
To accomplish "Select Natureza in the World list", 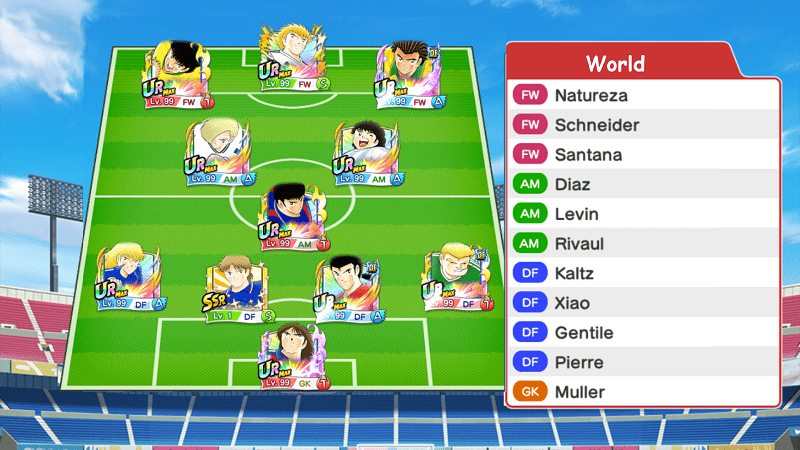I will tap(643, 96).
